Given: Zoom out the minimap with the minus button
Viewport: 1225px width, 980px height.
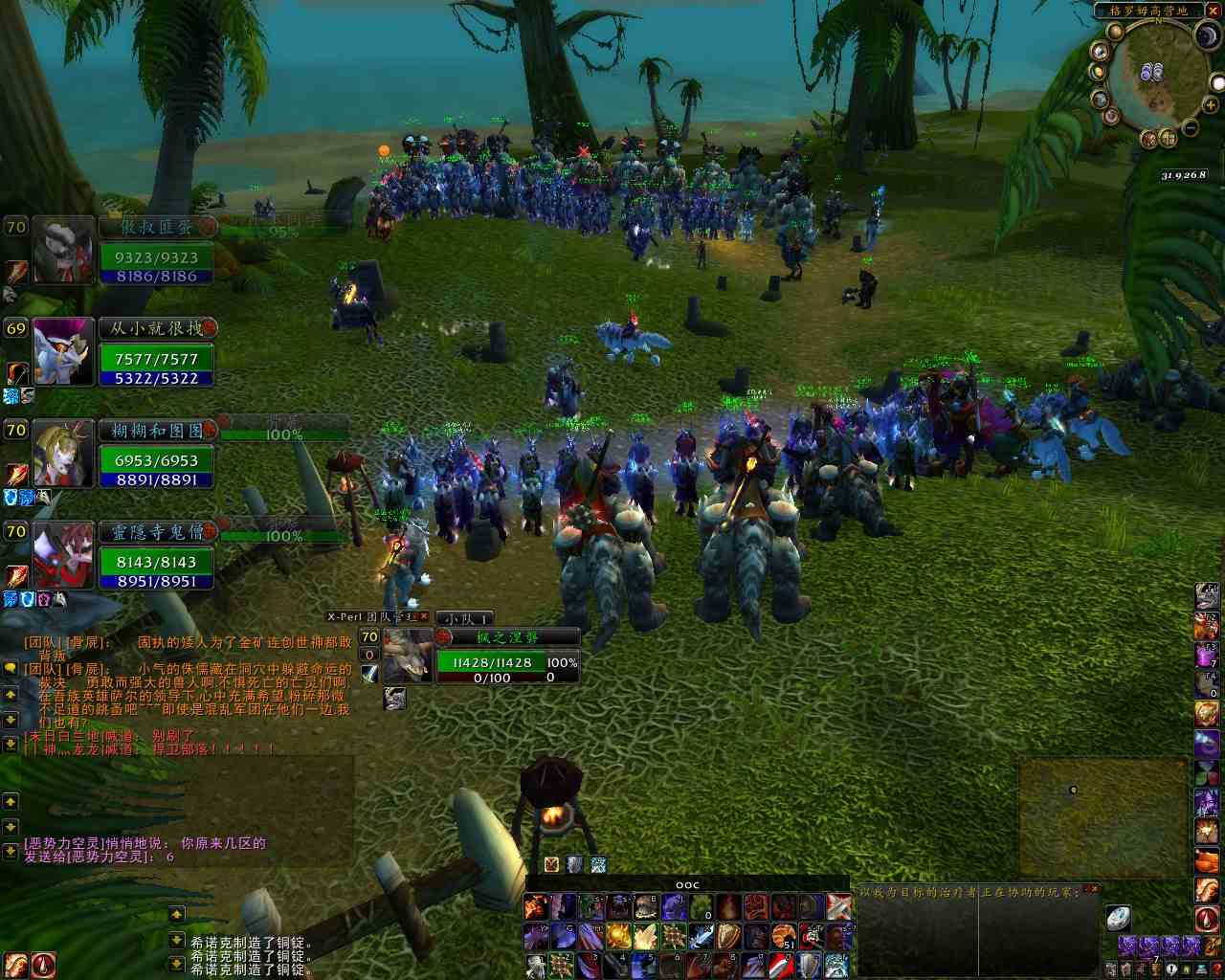Looking at the screenshot, I should pyautogui.click(x=1189, y=127).
